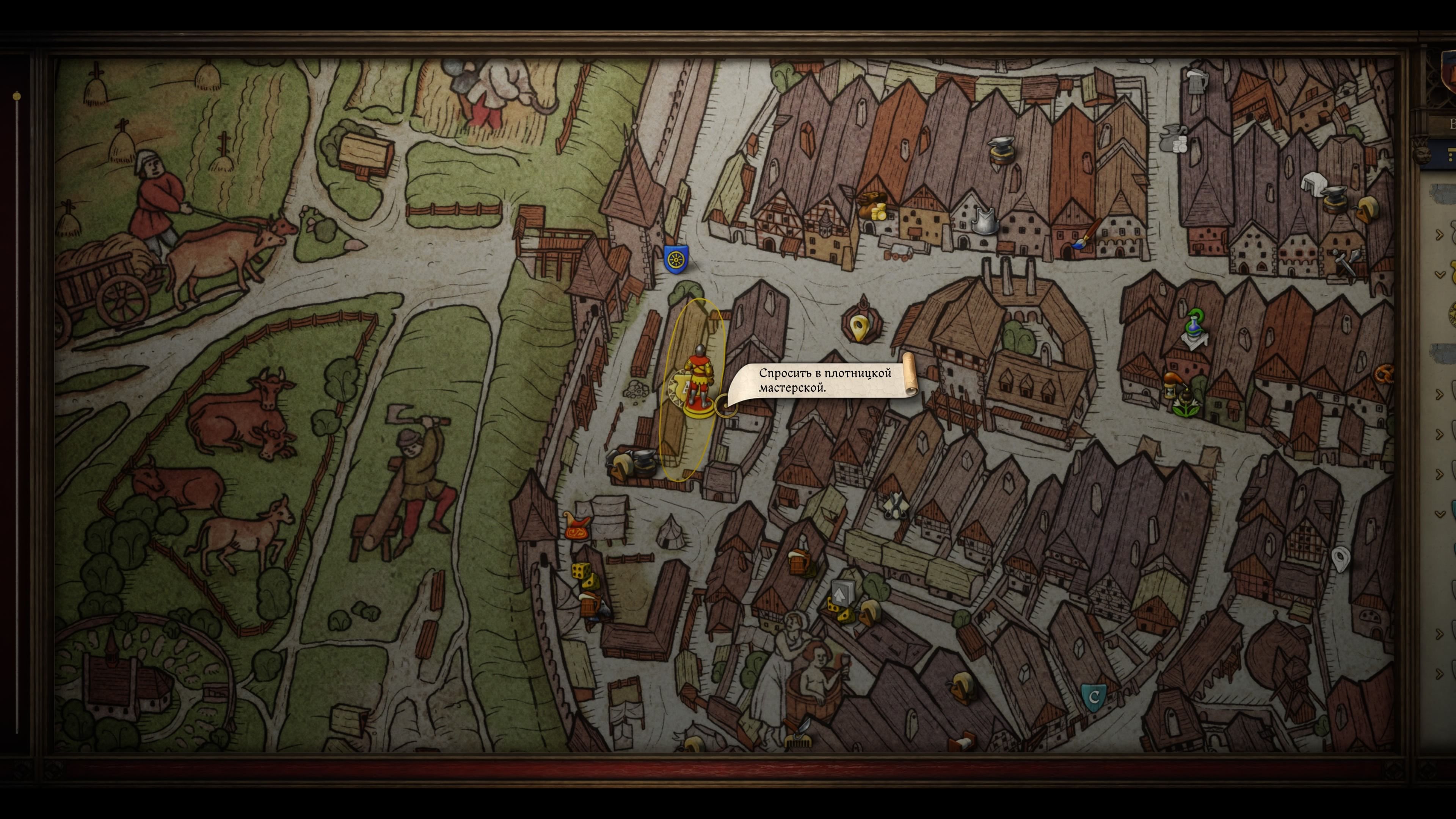Click the pretzel bakery icon on the right edge

1384,375
